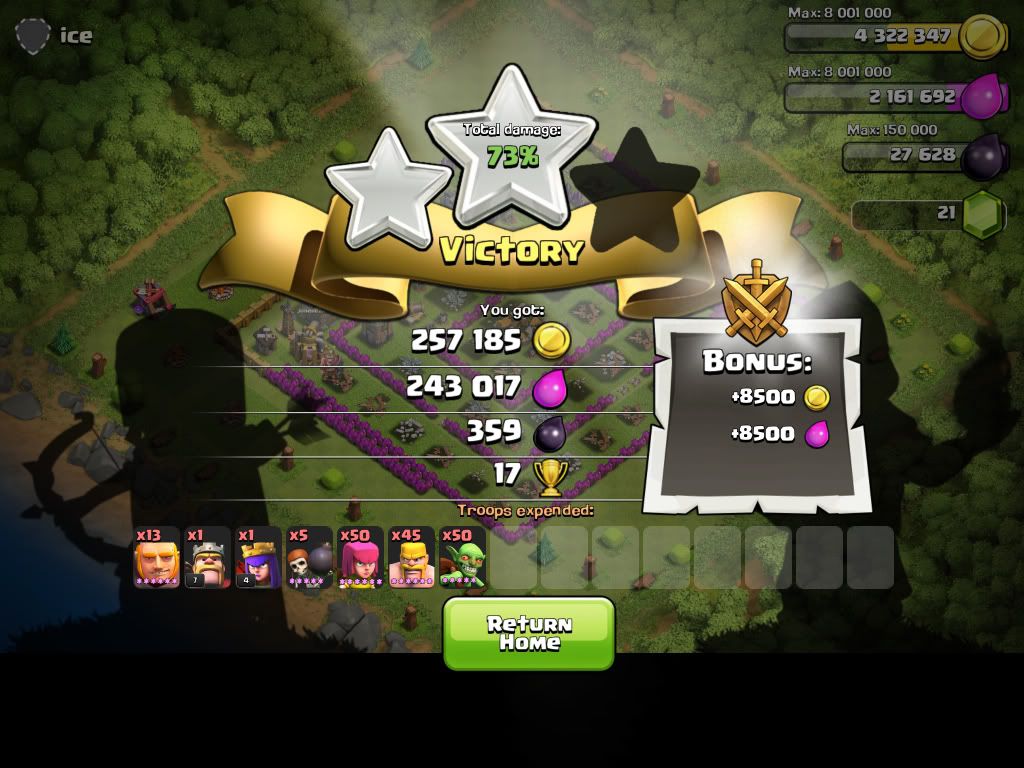Select the Barbarian troop icon marked x45
The image size is (1024, 768).
(411, 558)
